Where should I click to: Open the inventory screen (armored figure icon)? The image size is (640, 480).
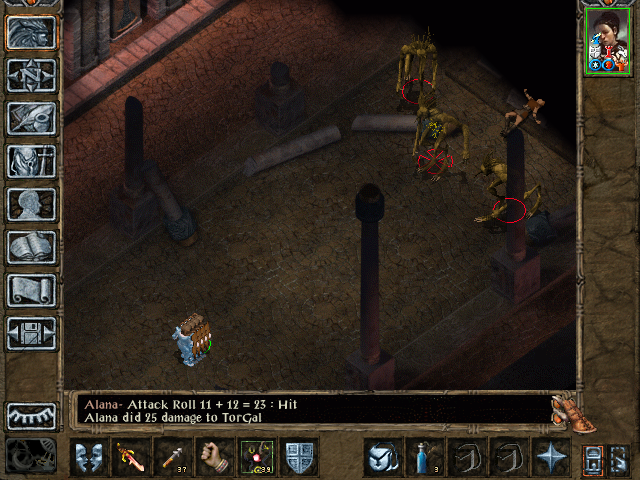pos(31,161)
